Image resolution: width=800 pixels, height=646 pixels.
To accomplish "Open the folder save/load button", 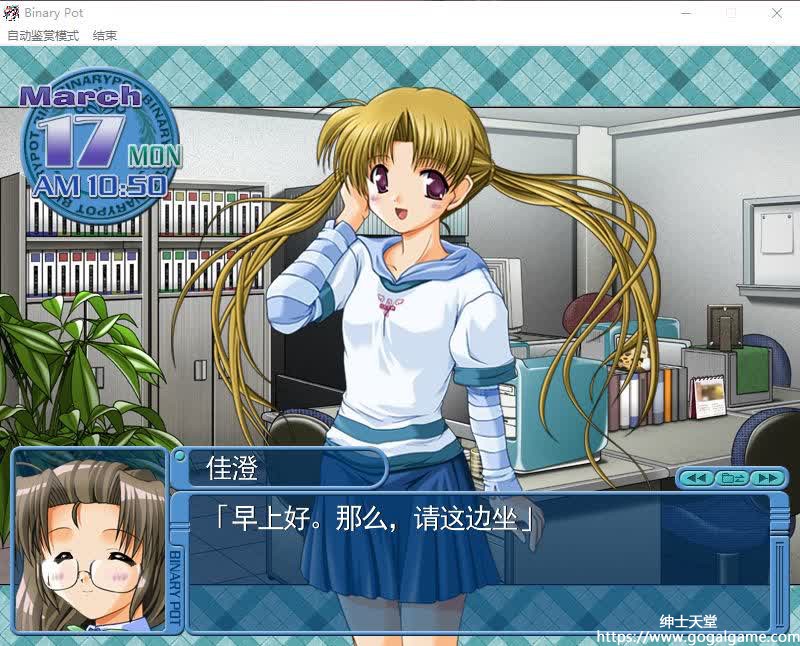I will point(732,478).
